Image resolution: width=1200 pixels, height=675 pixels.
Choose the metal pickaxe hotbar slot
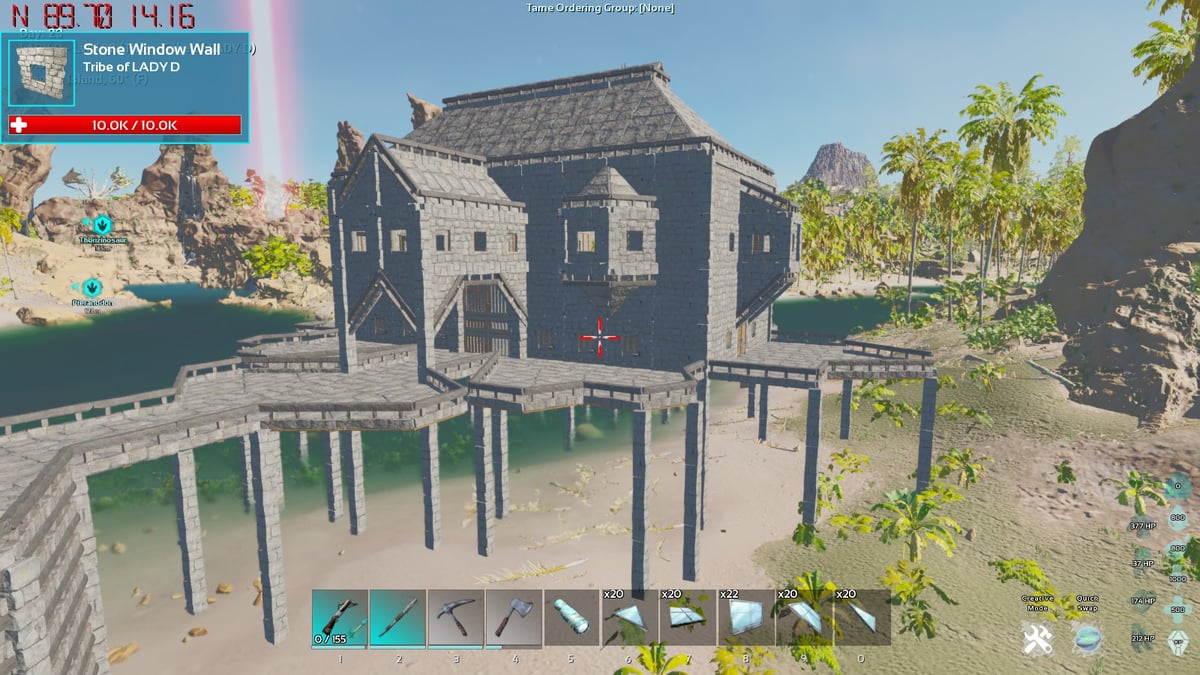coord(456,617)
